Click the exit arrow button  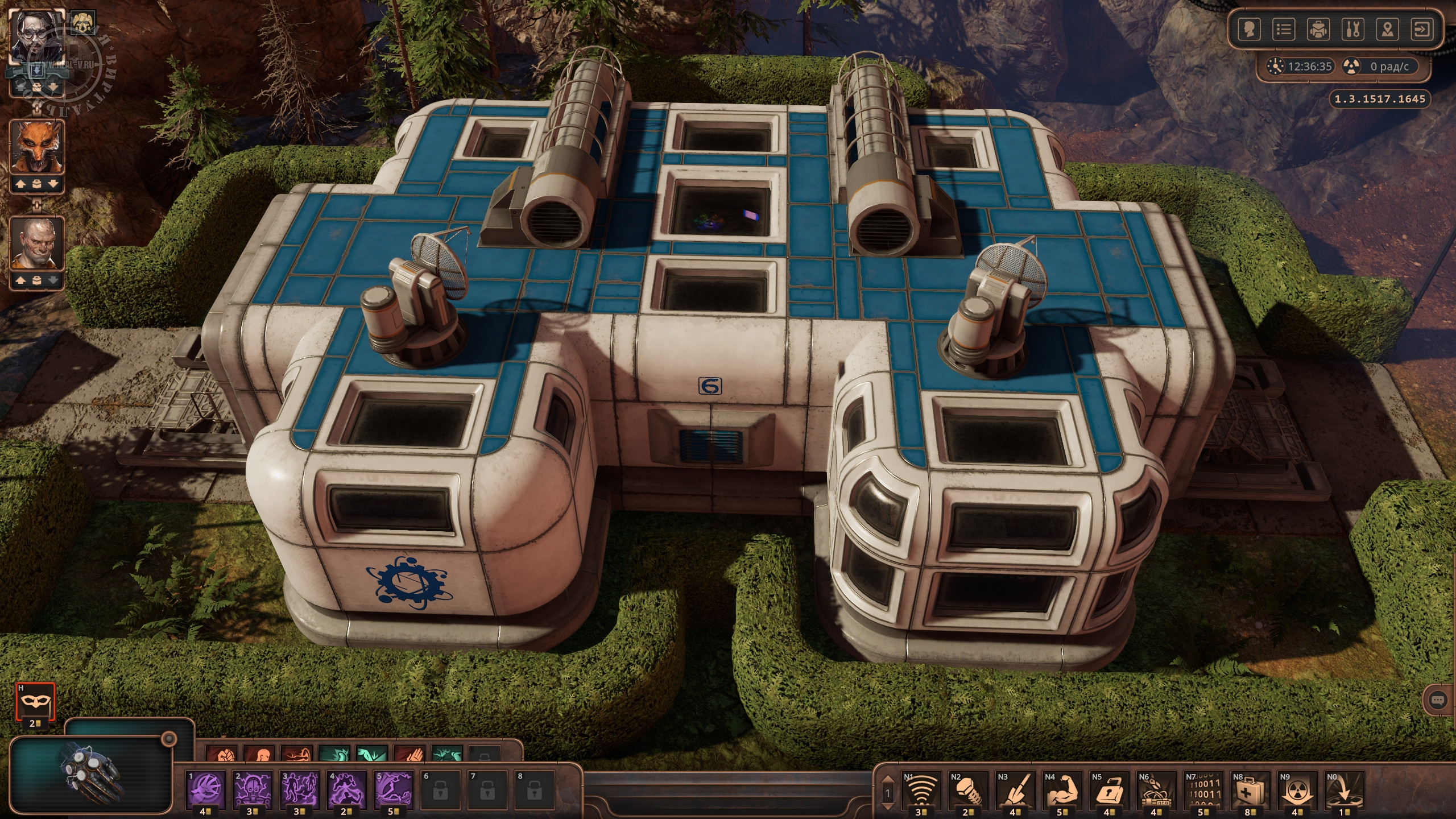click(1422, 30)
